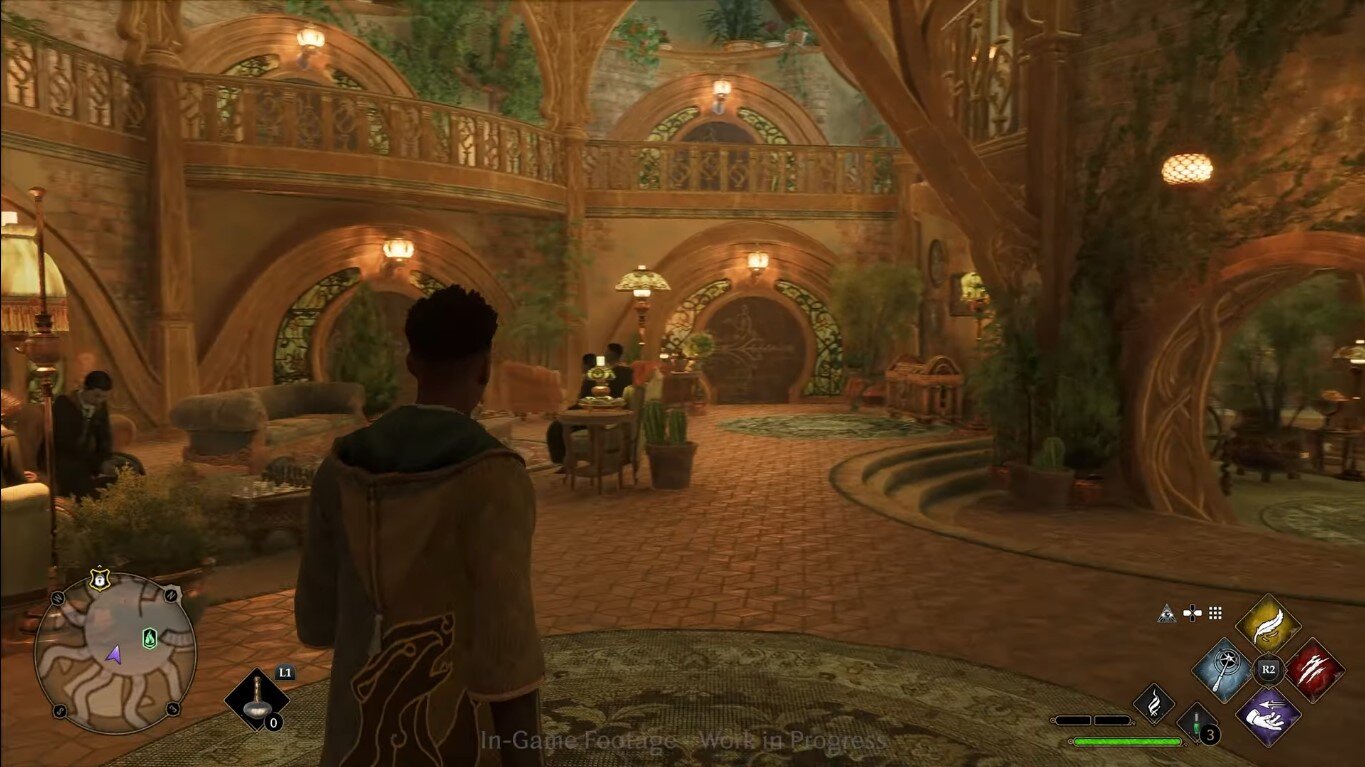Viewport: 1365px width, 767px height.
Task: Open the spell set grid icon
Action: (x=1214, y=613)
